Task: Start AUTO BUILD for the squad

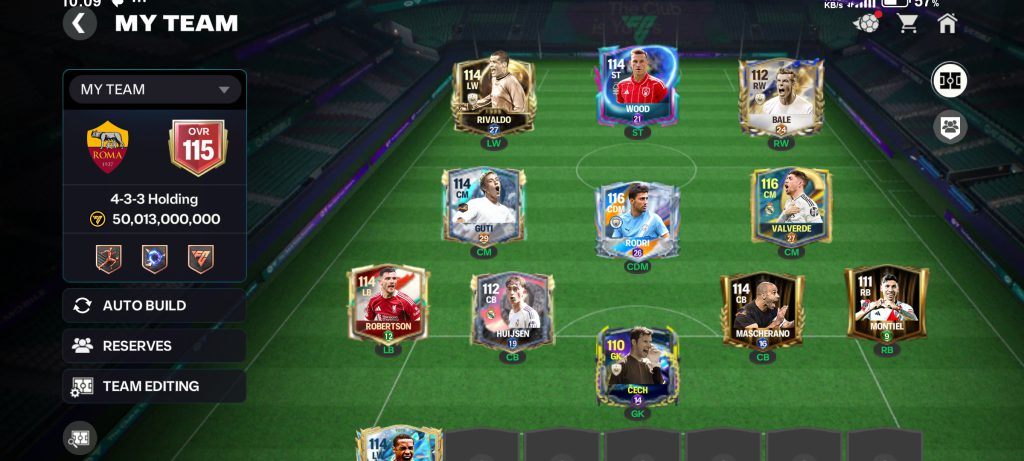Action: (x=154, y=306)
